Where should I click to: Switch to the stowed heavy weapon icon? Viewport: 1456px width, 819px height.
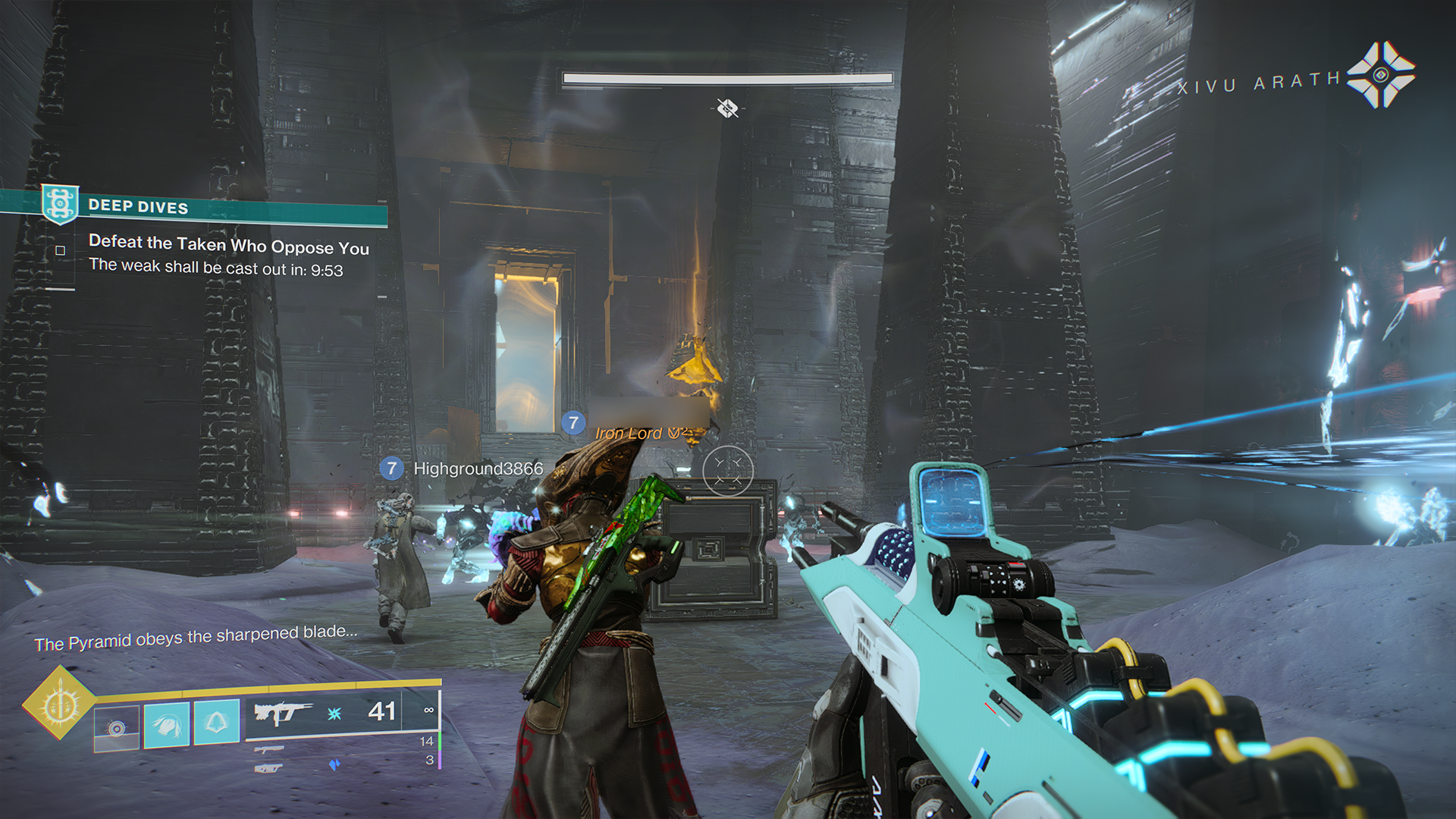point(268,768)
